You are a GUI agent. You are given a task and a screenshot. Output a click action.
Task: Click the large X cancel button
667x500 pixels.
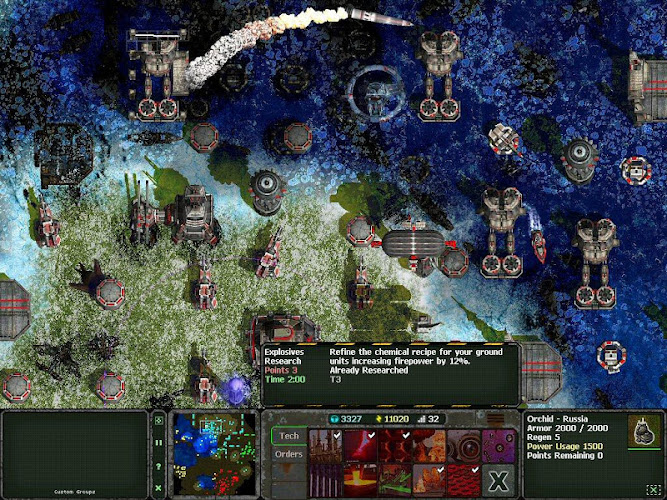[498, 481]
